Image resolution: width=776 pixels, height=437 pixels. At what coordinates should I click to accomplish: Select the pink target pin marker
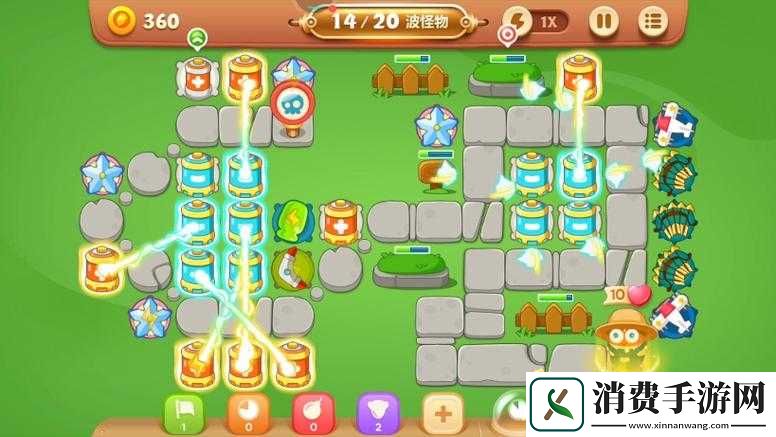509,36
